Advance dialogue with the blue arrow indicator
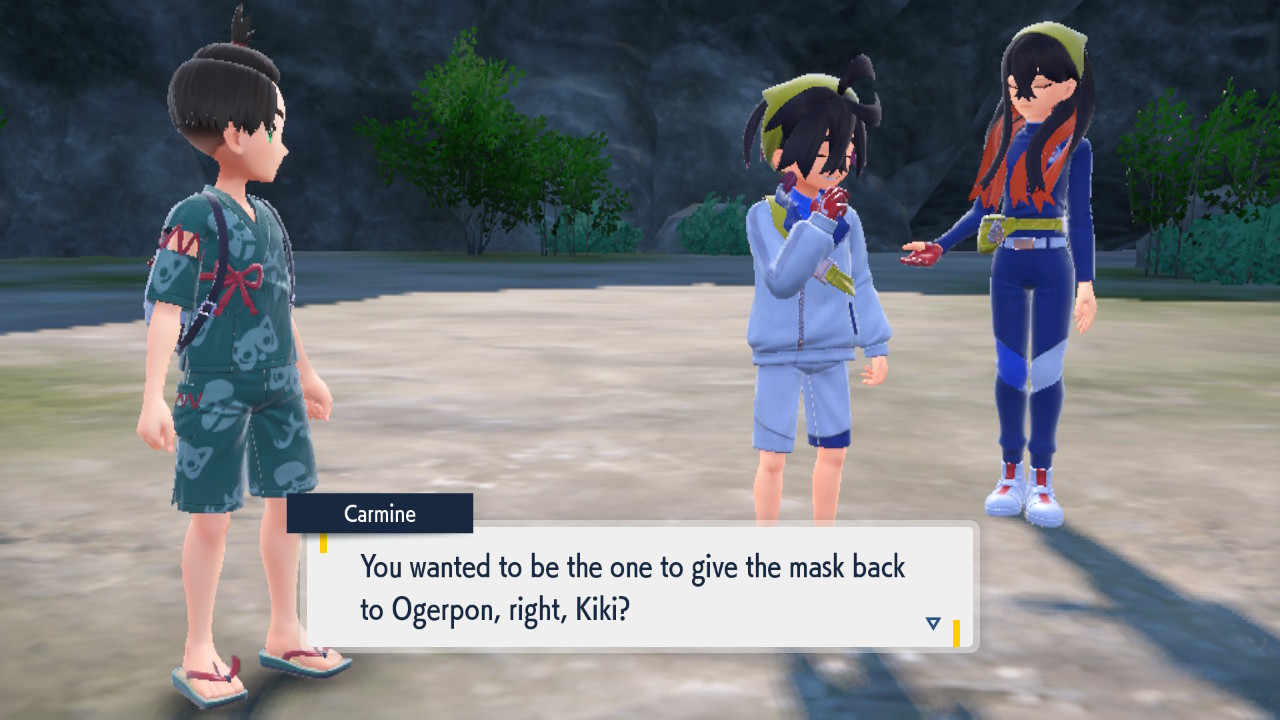This screenshot has width=1280, height=720. point(933,623)
